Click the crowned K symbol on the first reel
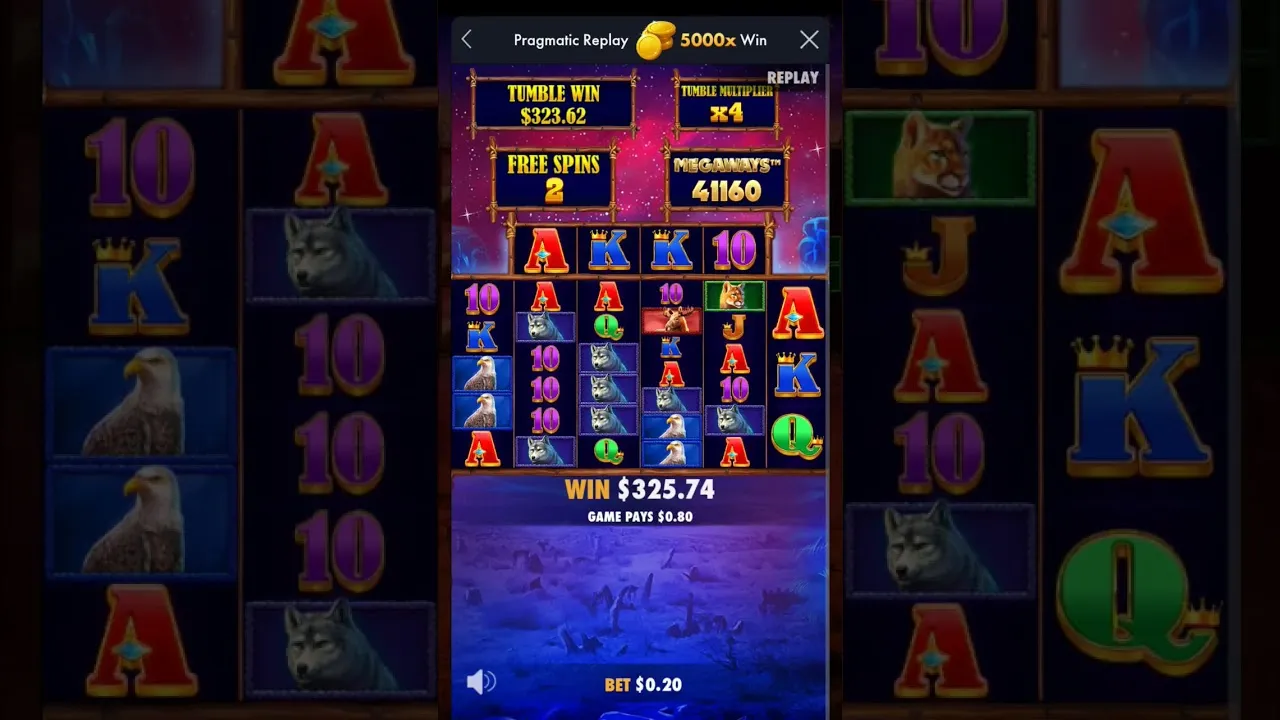 pyautogui.click(x=482, y=337)
